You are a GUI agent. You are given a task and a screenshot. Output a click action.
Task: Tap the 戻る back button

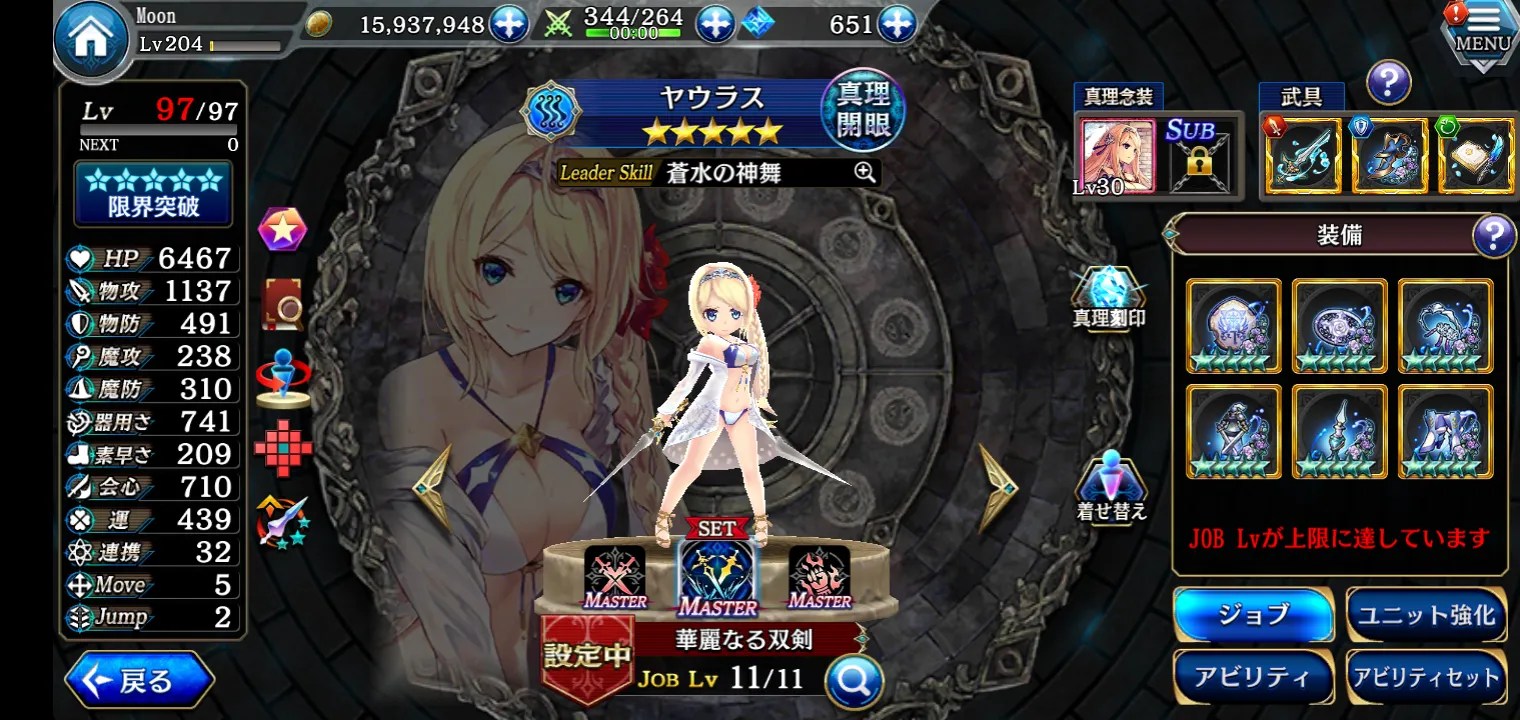[139, 681]
